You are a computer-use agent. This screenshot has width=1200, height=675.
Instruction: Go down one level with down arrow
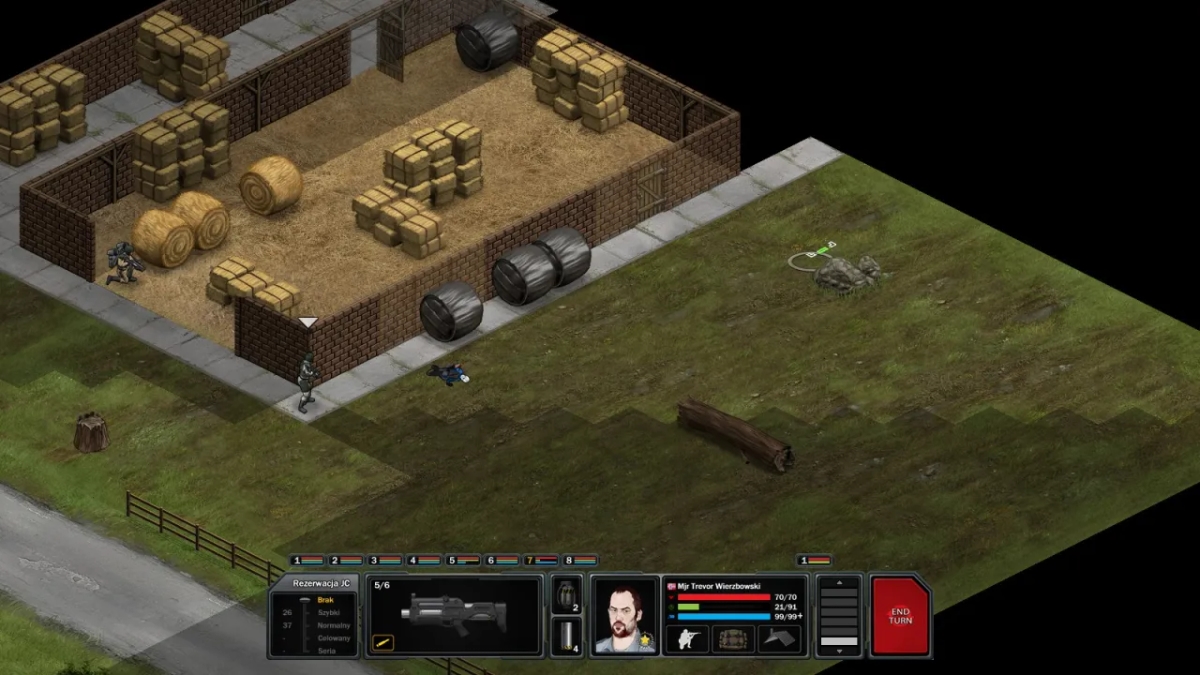[x=839, y=651]
